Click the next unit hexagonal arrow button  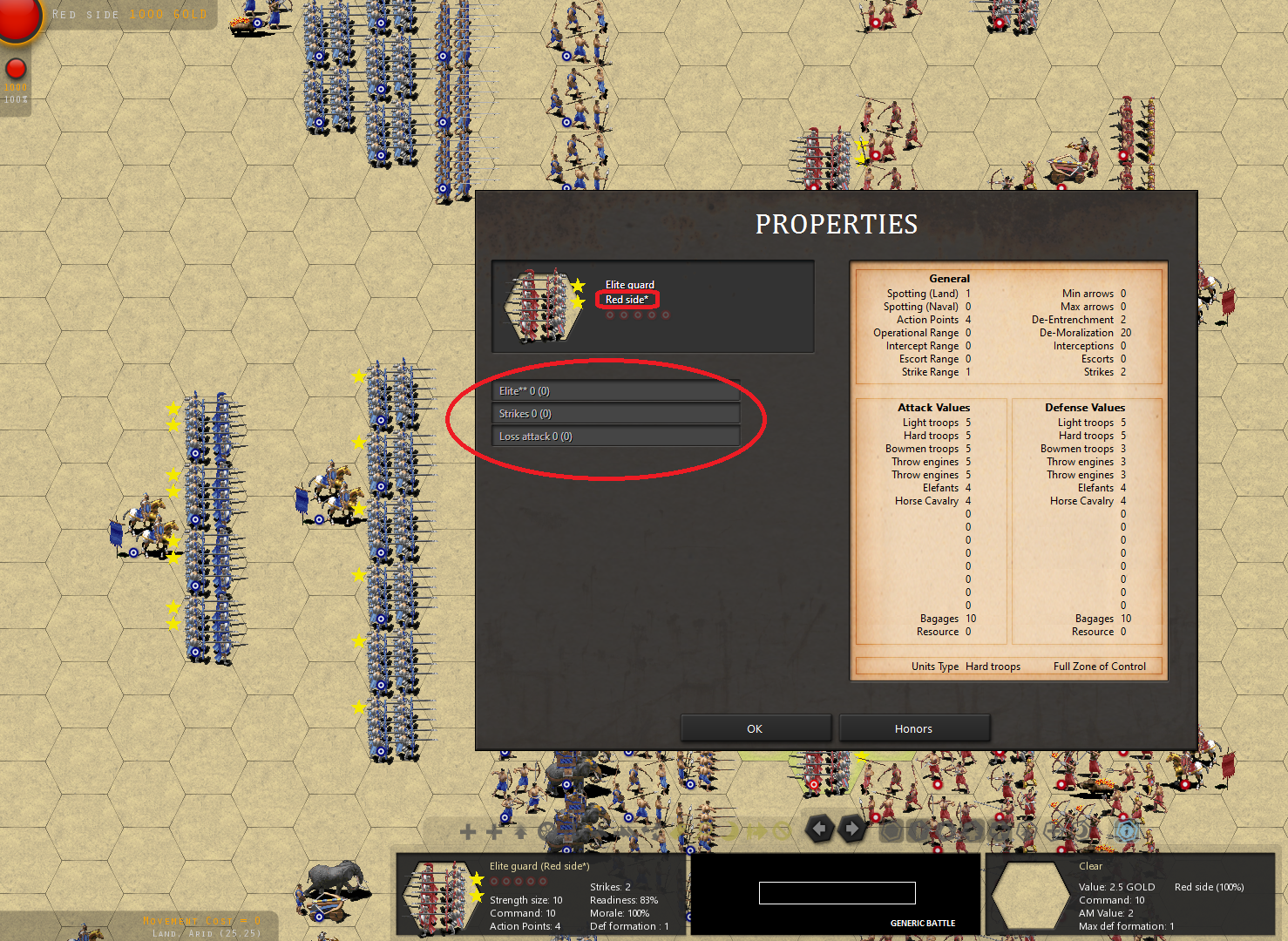pyautogui.click(x=852, y=830)
